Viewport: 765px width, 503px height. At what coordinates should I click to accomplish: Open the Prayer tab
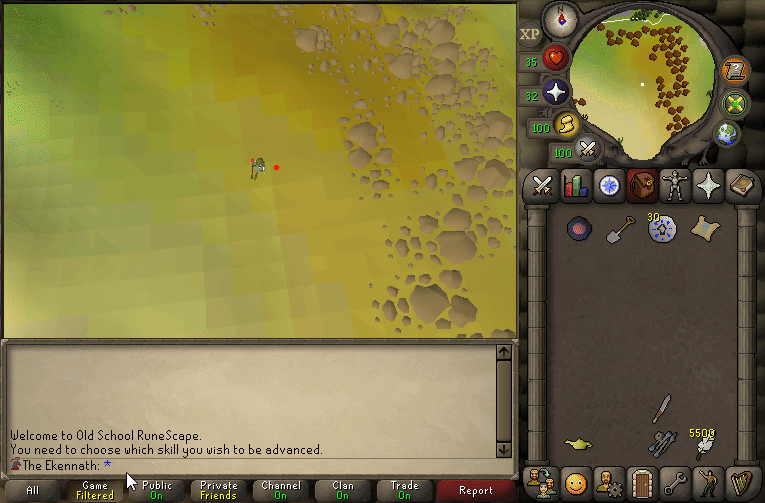point(707,186)
